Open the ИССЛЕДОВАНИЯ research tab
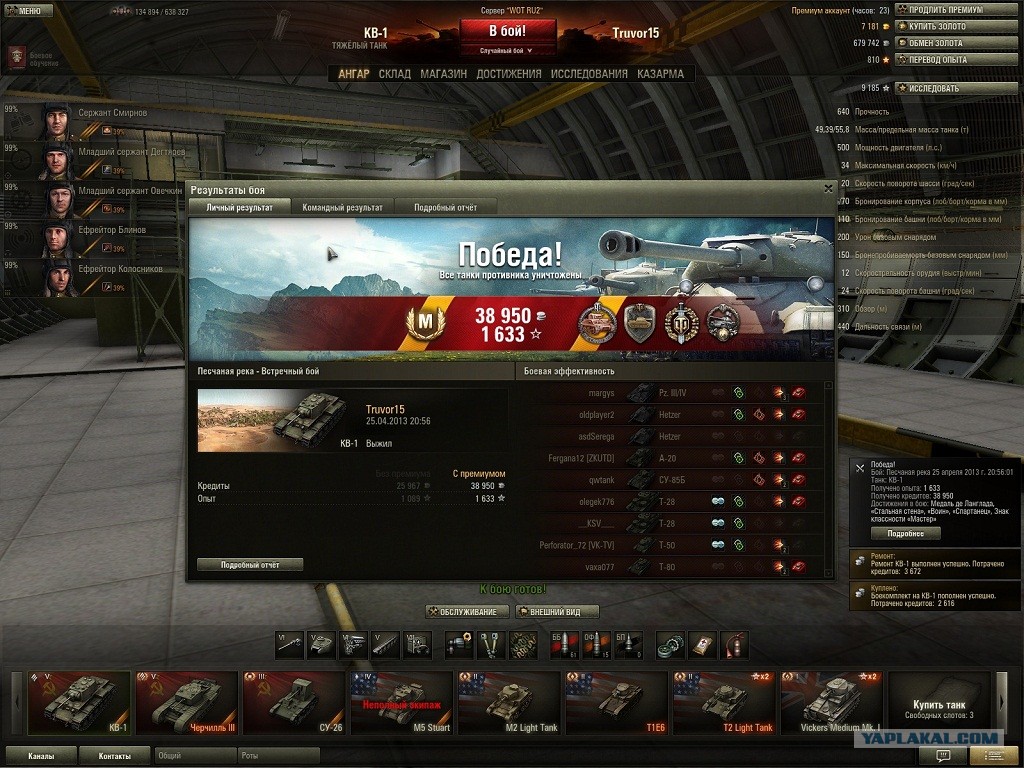 tap(589, 74)
